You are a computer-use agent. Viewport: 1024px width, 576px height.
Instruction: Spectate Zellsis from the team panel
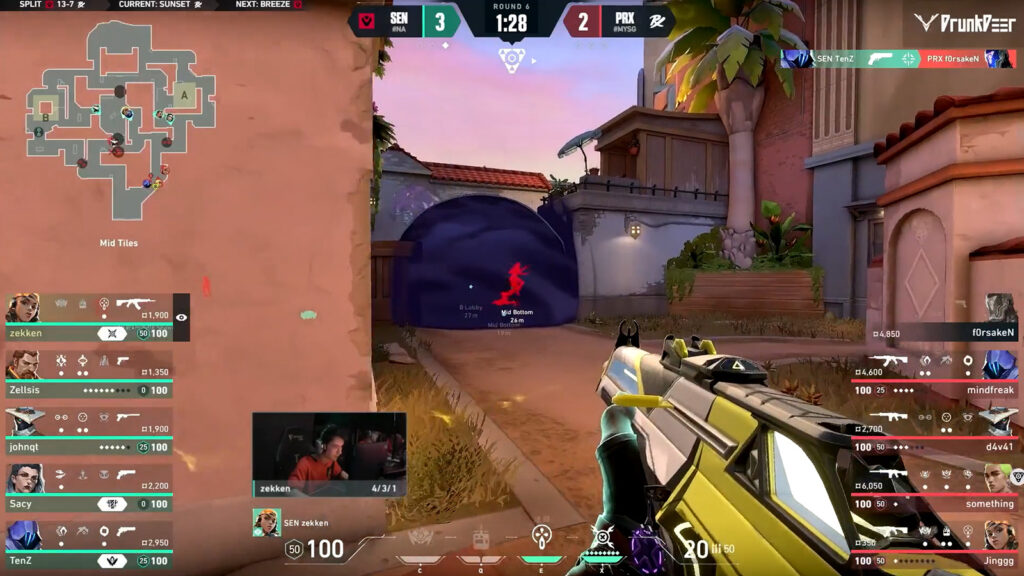pos(90,374)
